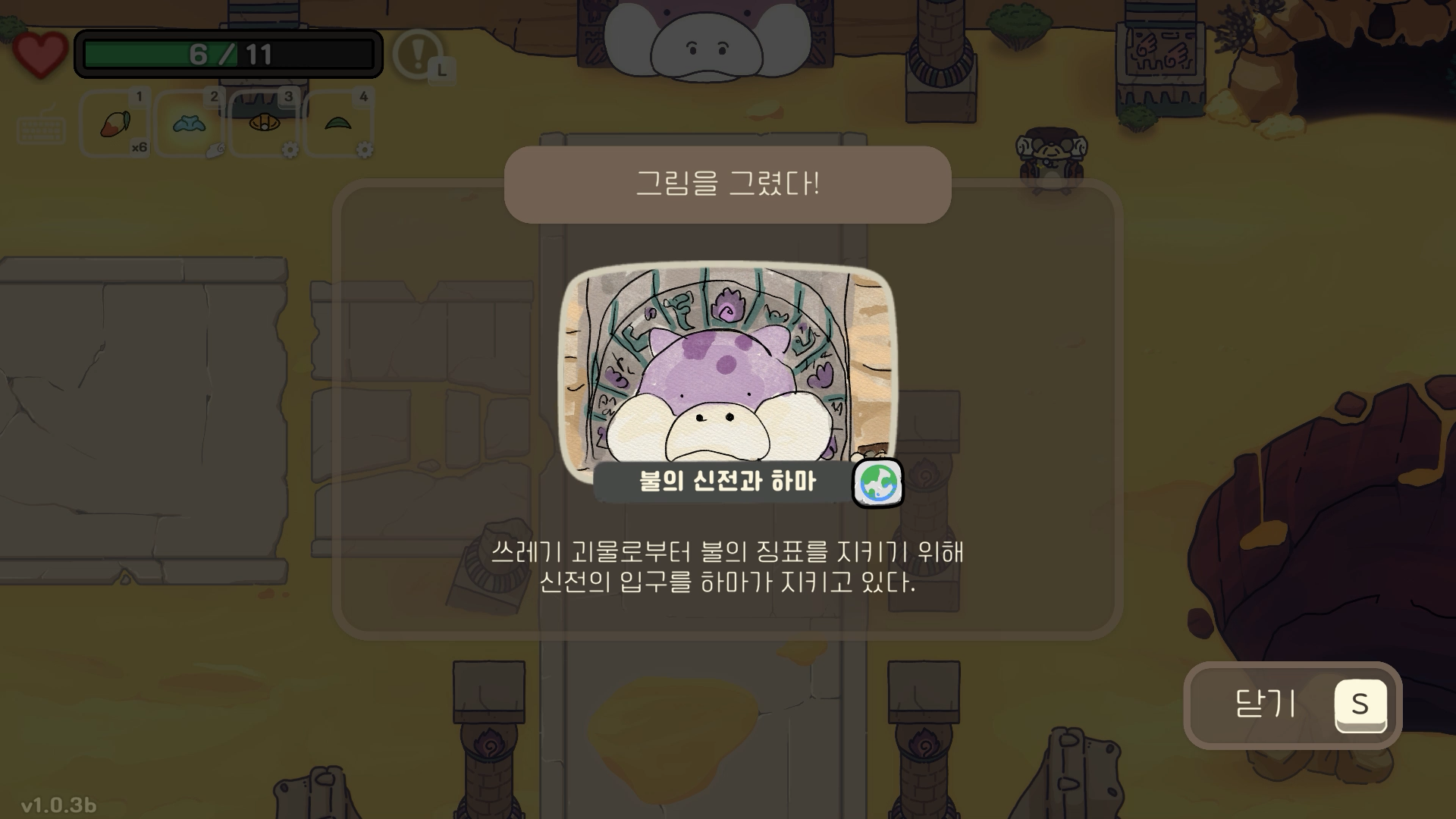Click the slot number 1 label above the mango

coord(140,97)
